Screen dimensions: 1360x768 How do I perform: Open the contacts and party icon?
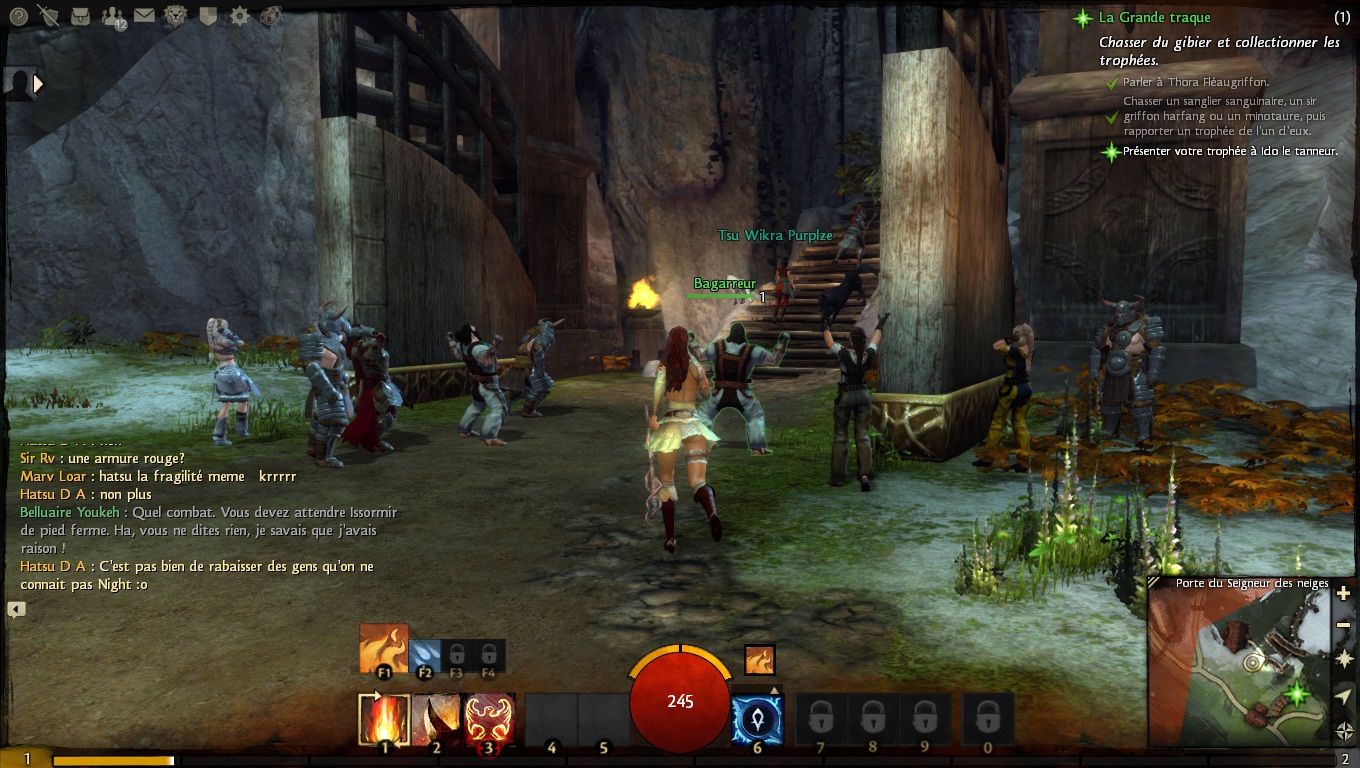point(113,16)
